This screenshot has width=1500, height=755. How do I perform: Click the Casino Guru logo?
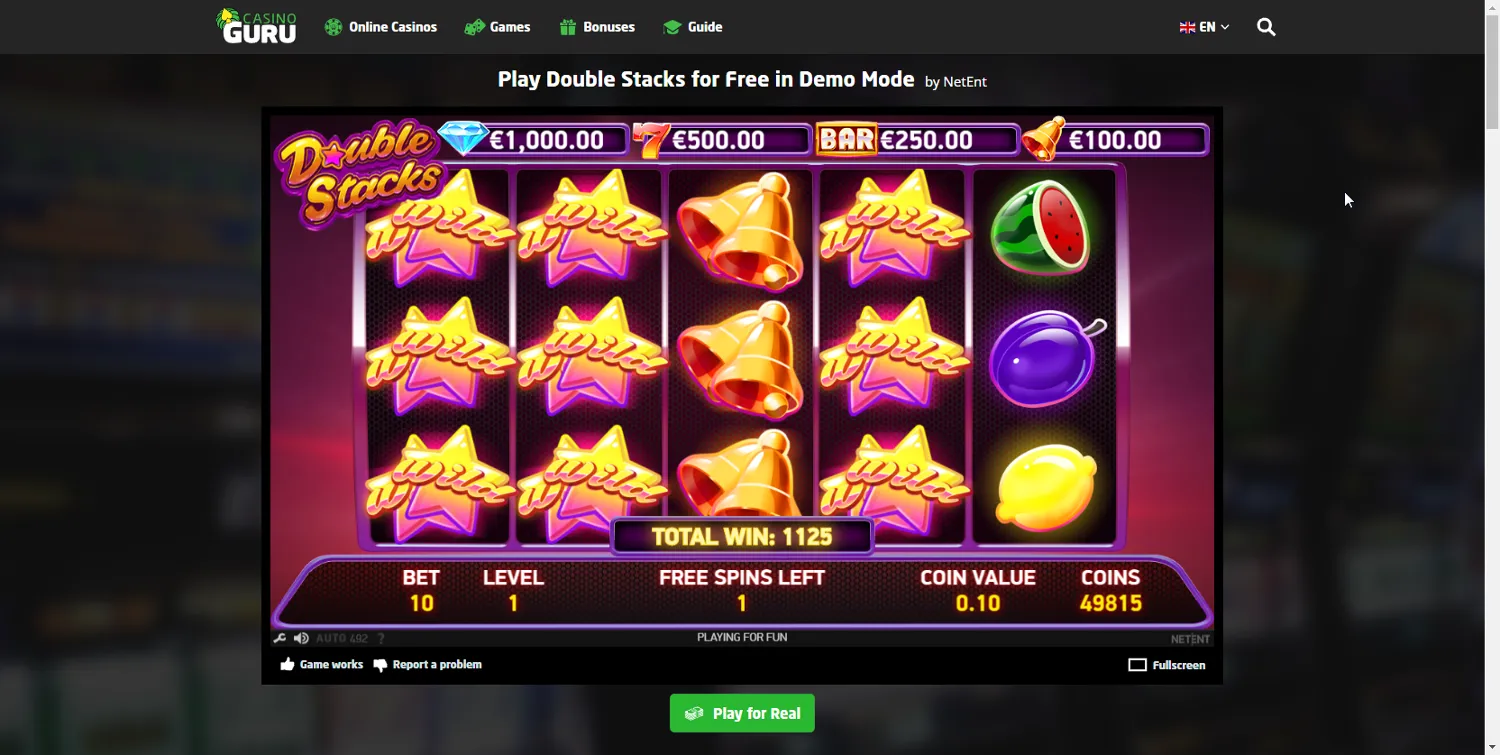256,26
